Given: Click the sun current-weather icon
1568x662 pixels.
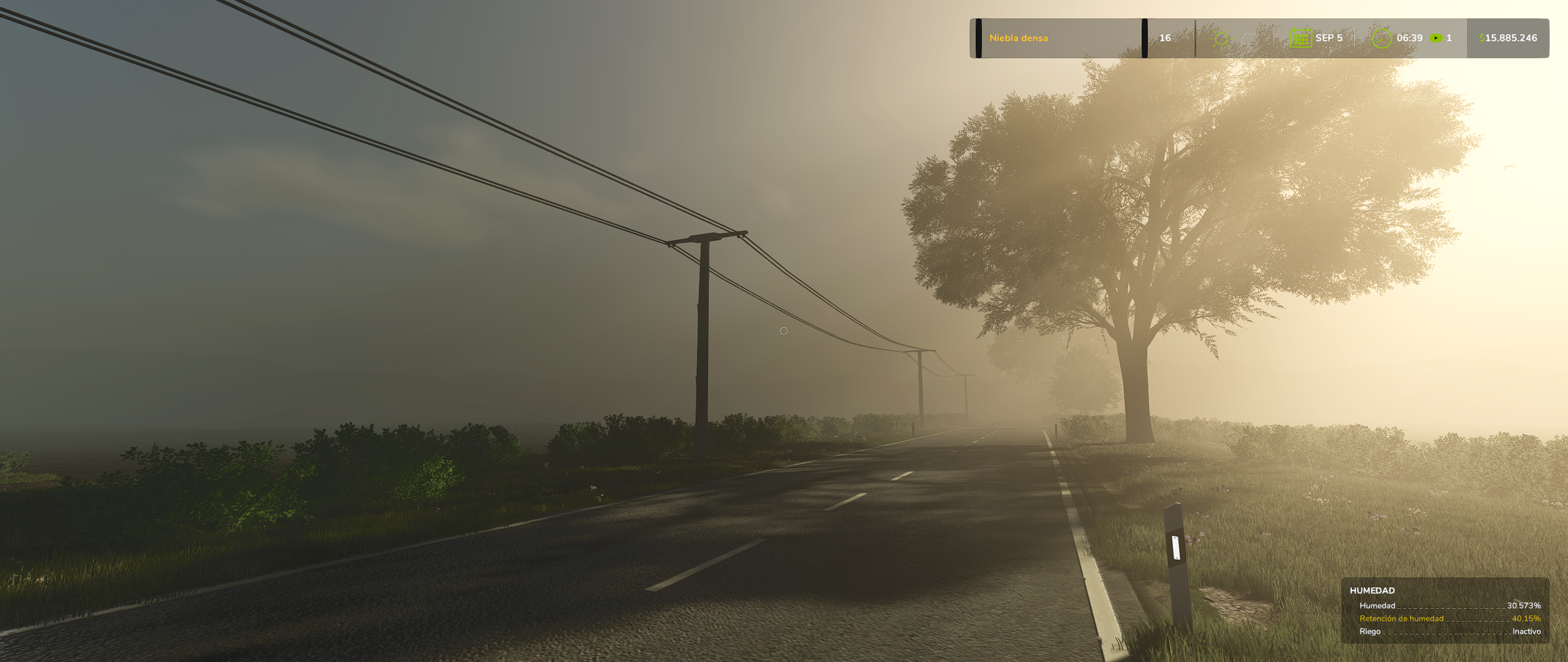Looking at the screenshot, I should (1221, 39).
